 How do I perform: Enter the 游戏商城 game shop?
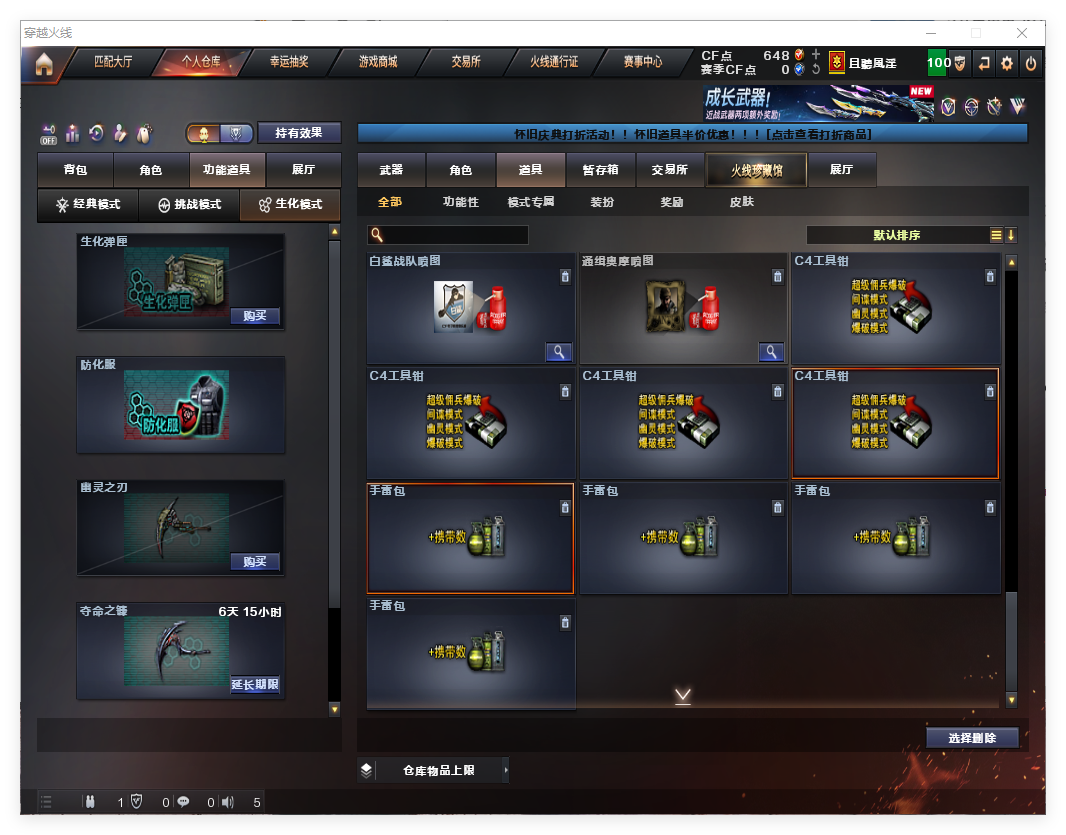(x=378, y=62)
